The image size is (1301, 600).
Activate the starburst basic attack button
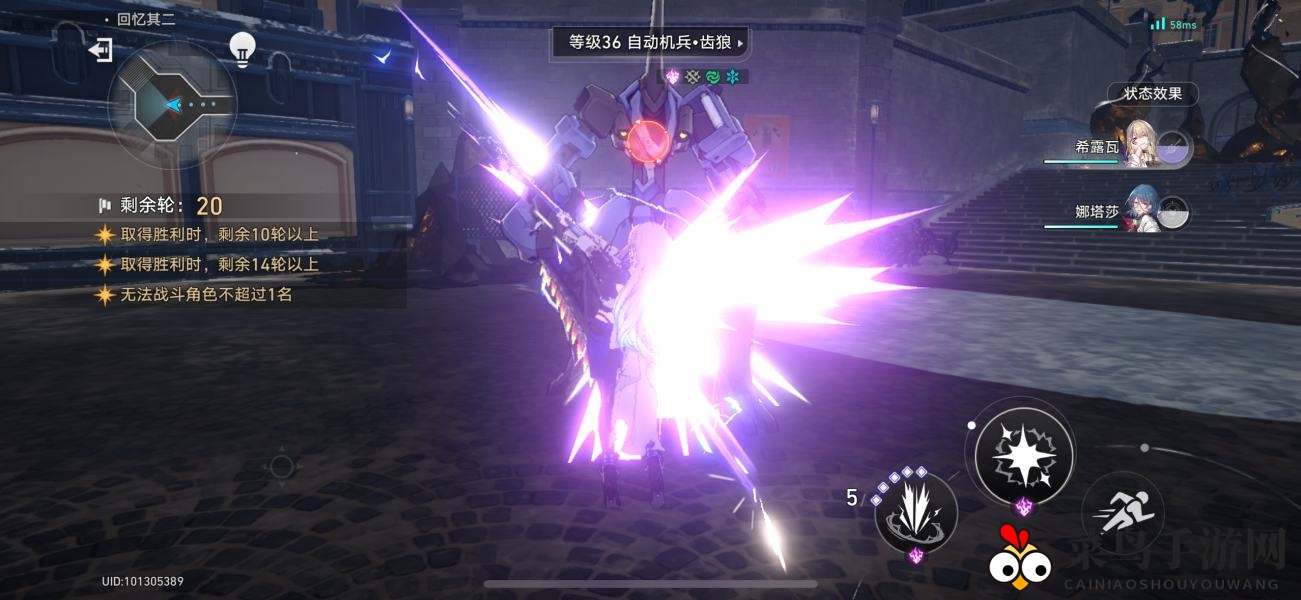click(1023, 456)
